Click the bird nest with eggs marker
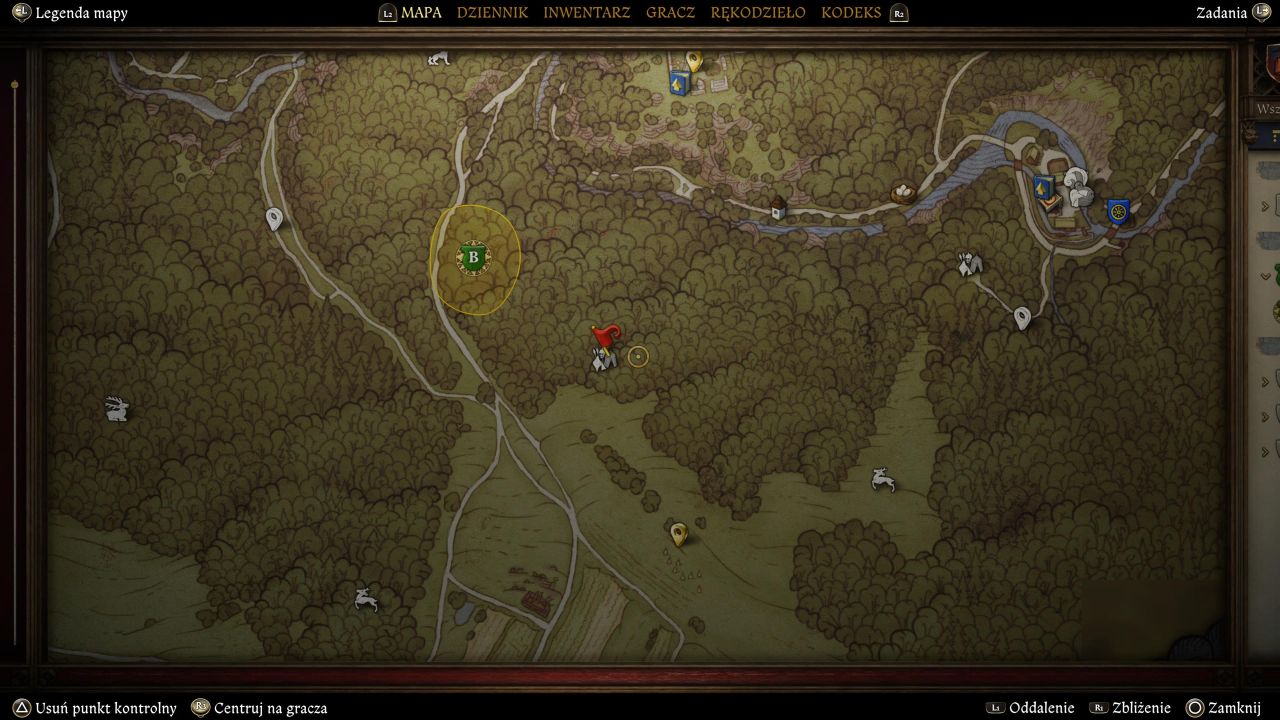The width and height of the screenshot is (1280, 720). click(903, 192)
